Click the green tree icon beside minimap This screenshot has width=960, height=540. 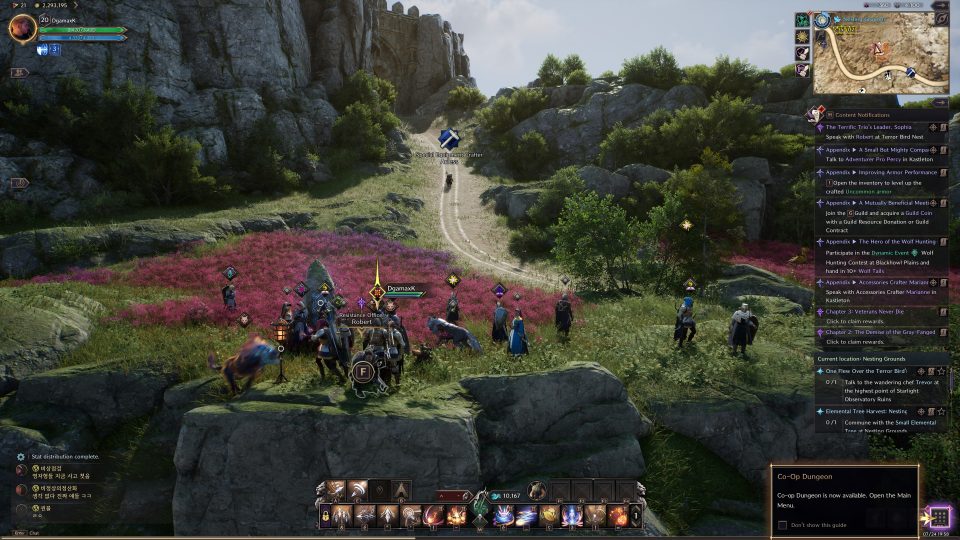pyautogui.click(x=802, y=20)
